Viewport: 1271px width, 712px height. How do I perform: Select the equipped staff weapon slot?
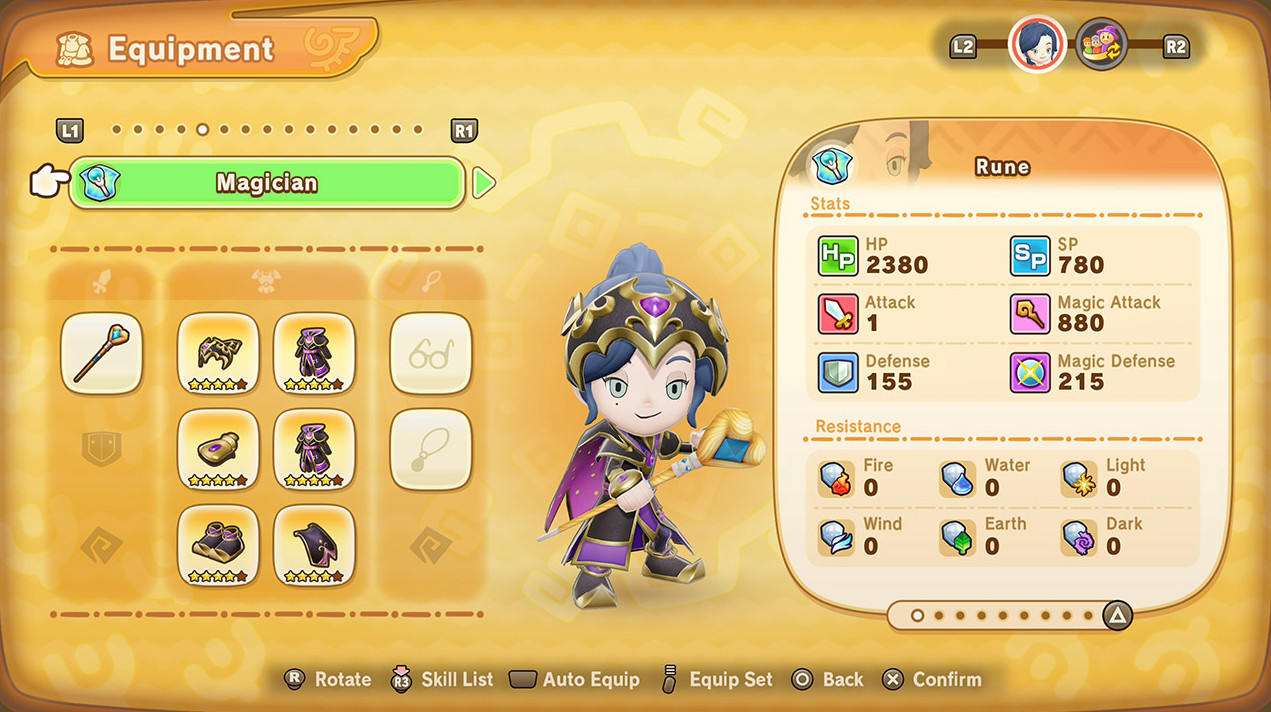click(x=101, y=353)
